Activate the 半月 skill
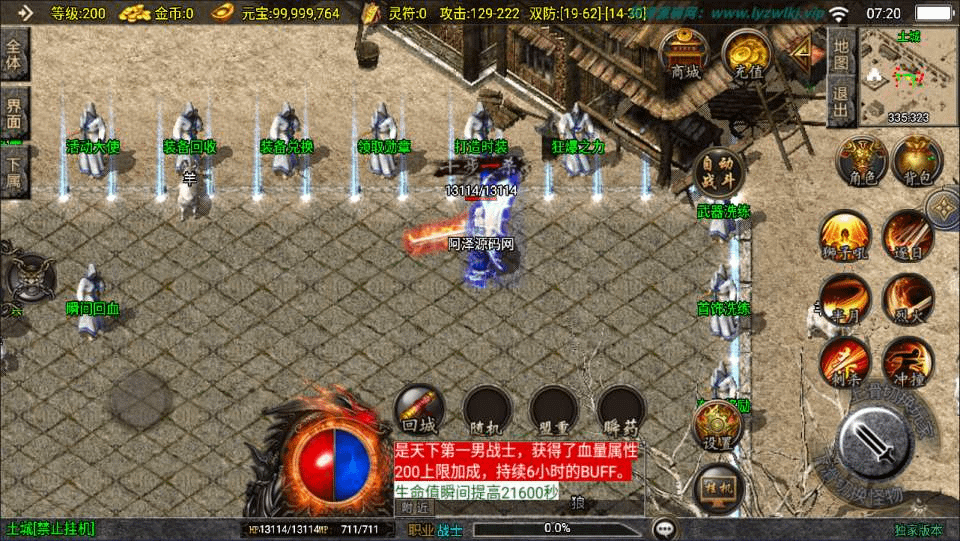 pos(844,298)
